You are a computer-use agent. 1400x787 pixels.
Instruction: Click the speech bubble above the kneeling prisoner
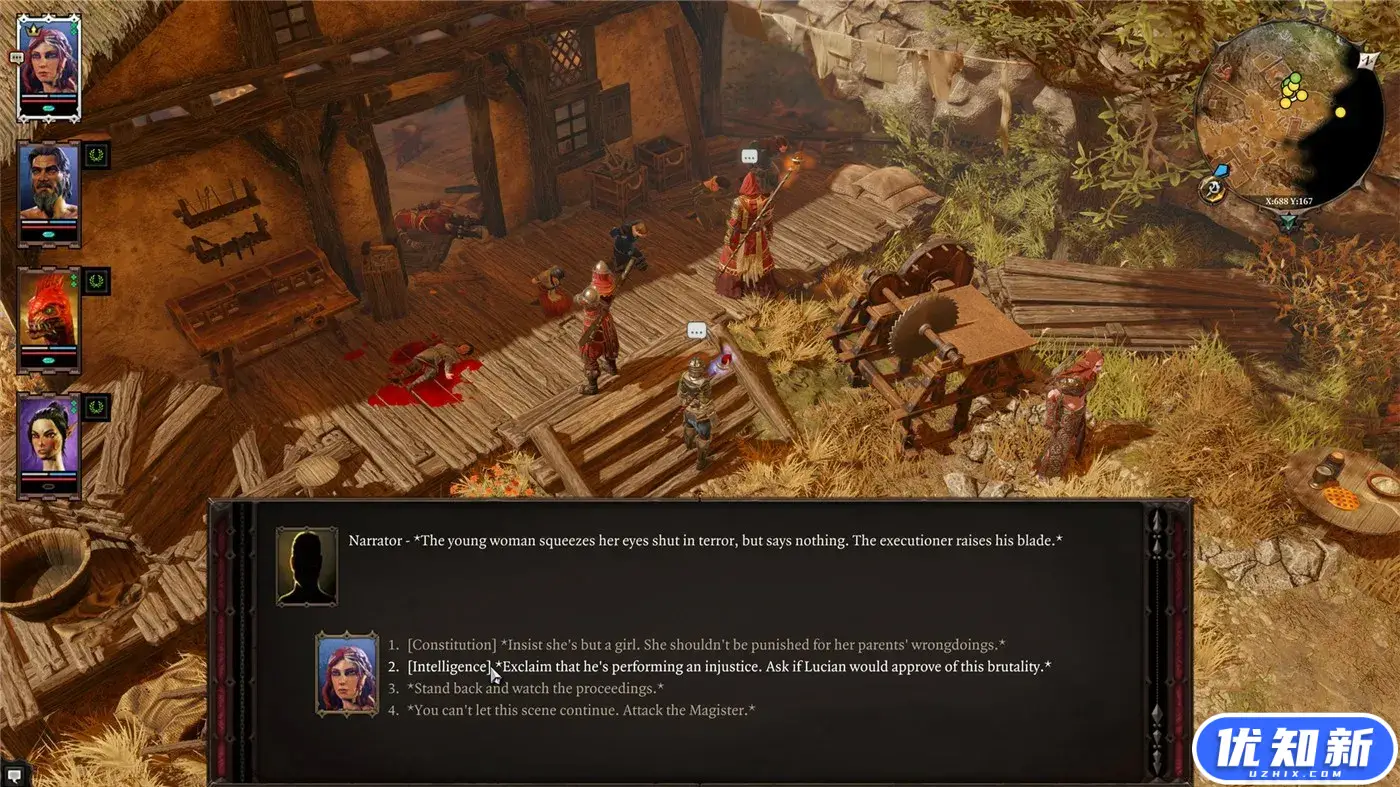click(x=696, y=330)
